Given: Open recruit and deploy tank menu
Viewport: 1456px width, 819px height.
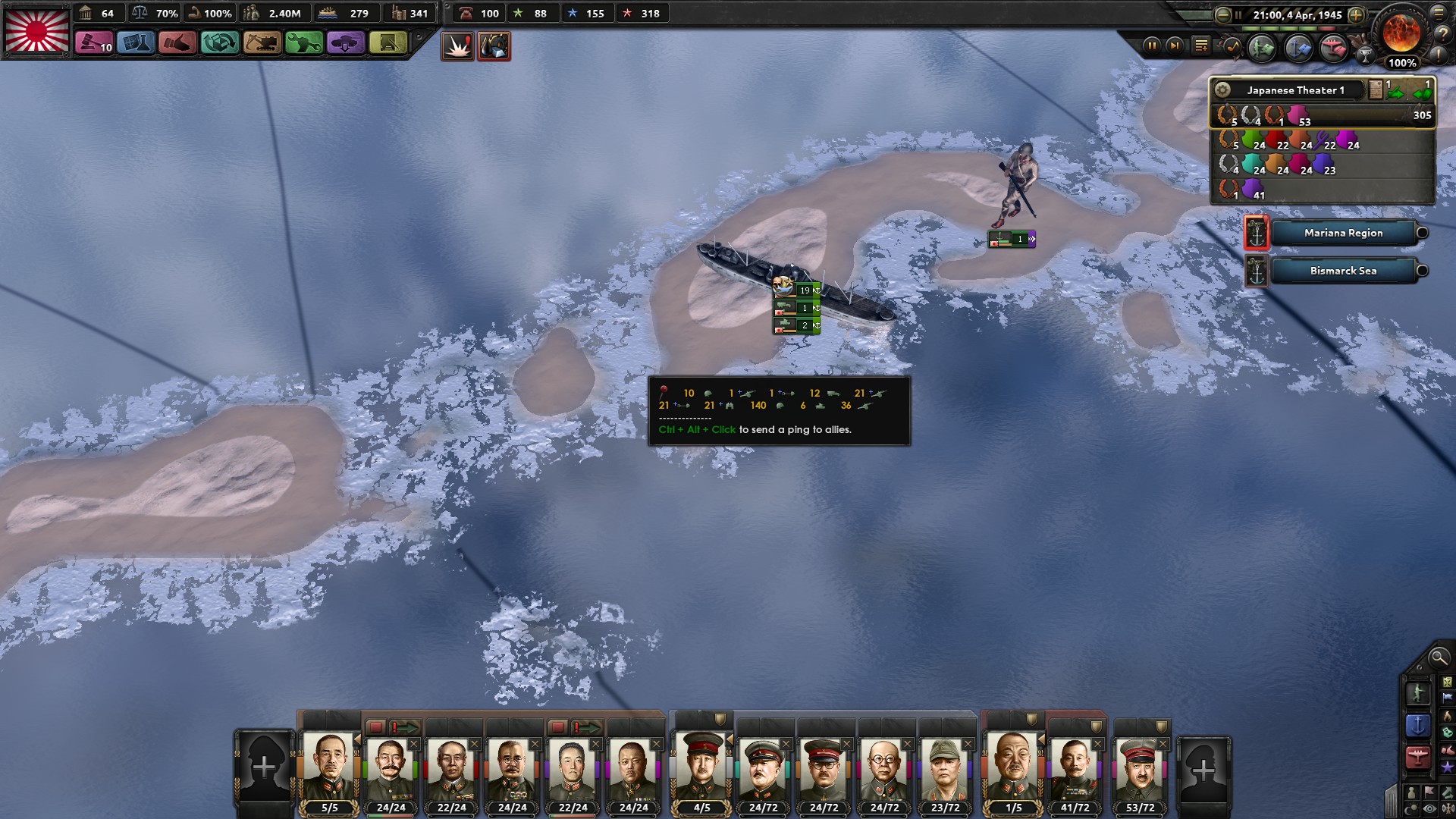Looking at the screenshot, I should (345, 43).
